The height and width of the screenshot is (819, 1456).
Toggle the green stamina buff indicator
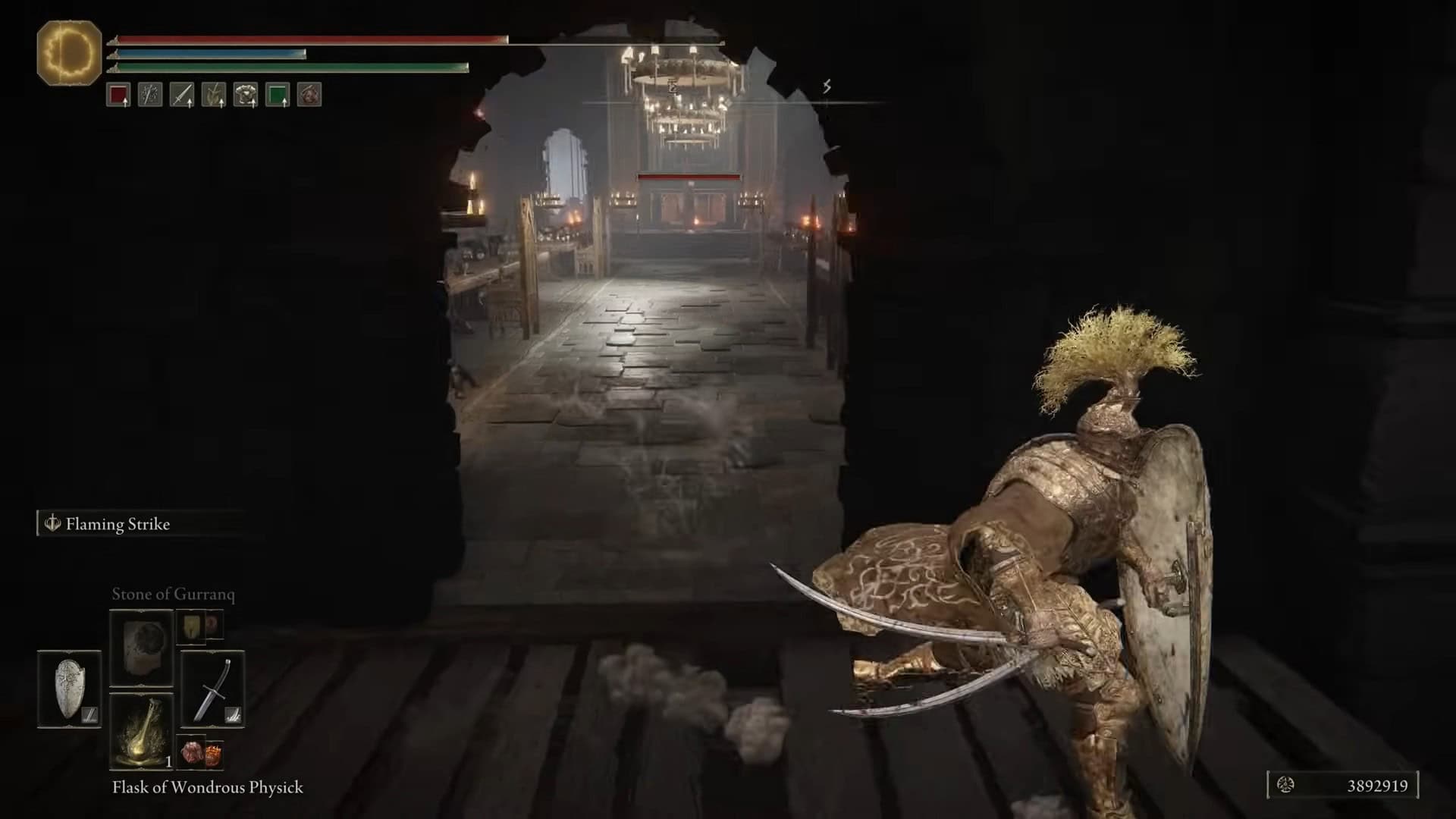click(278, 95)
